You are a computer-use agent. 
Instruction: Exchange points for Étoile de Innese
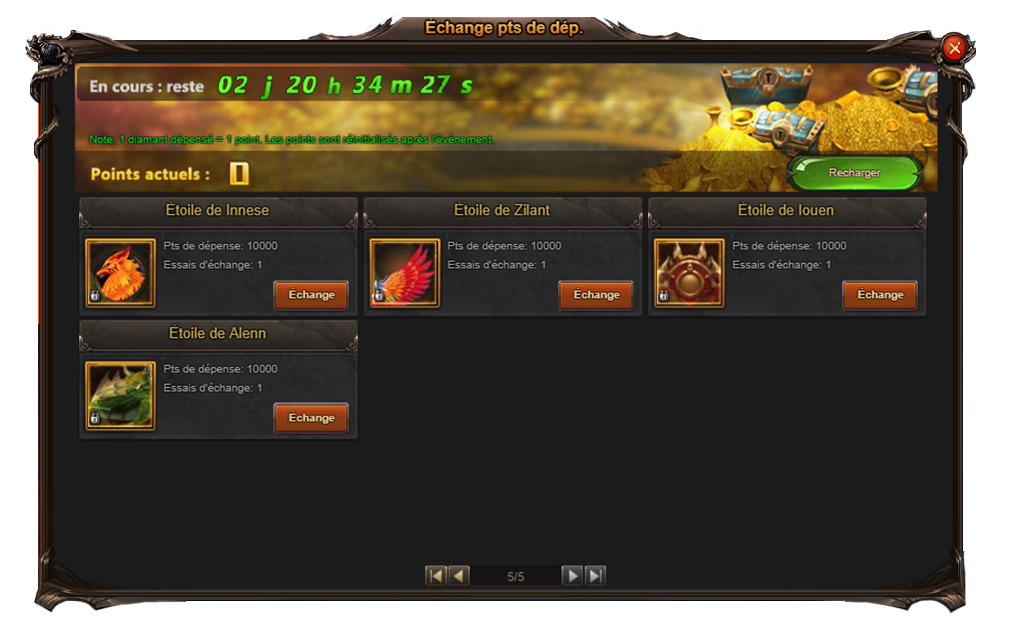click(311, 295)
